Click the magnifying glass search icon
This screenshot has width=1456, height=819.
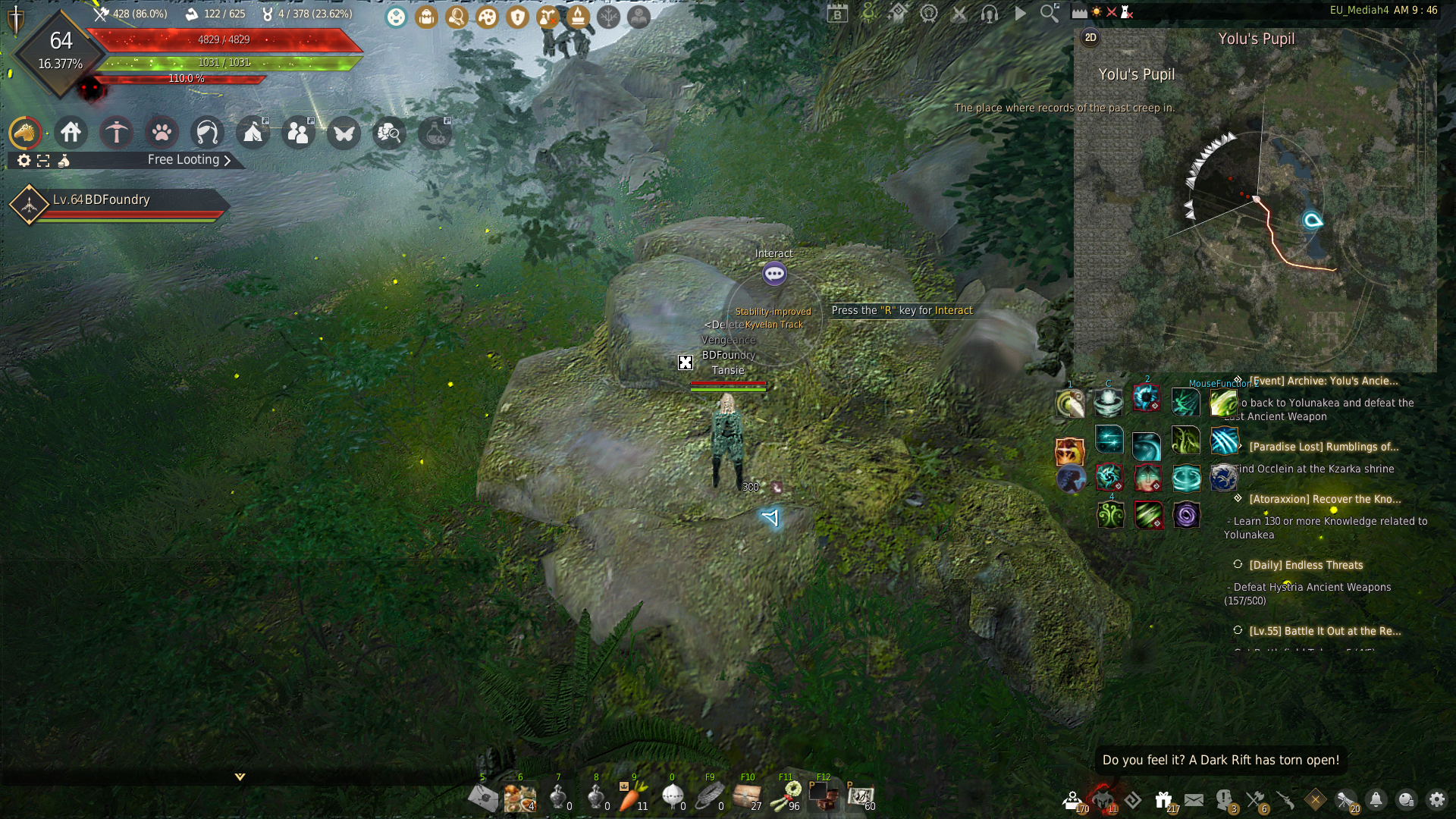[x=1050, y=13]
